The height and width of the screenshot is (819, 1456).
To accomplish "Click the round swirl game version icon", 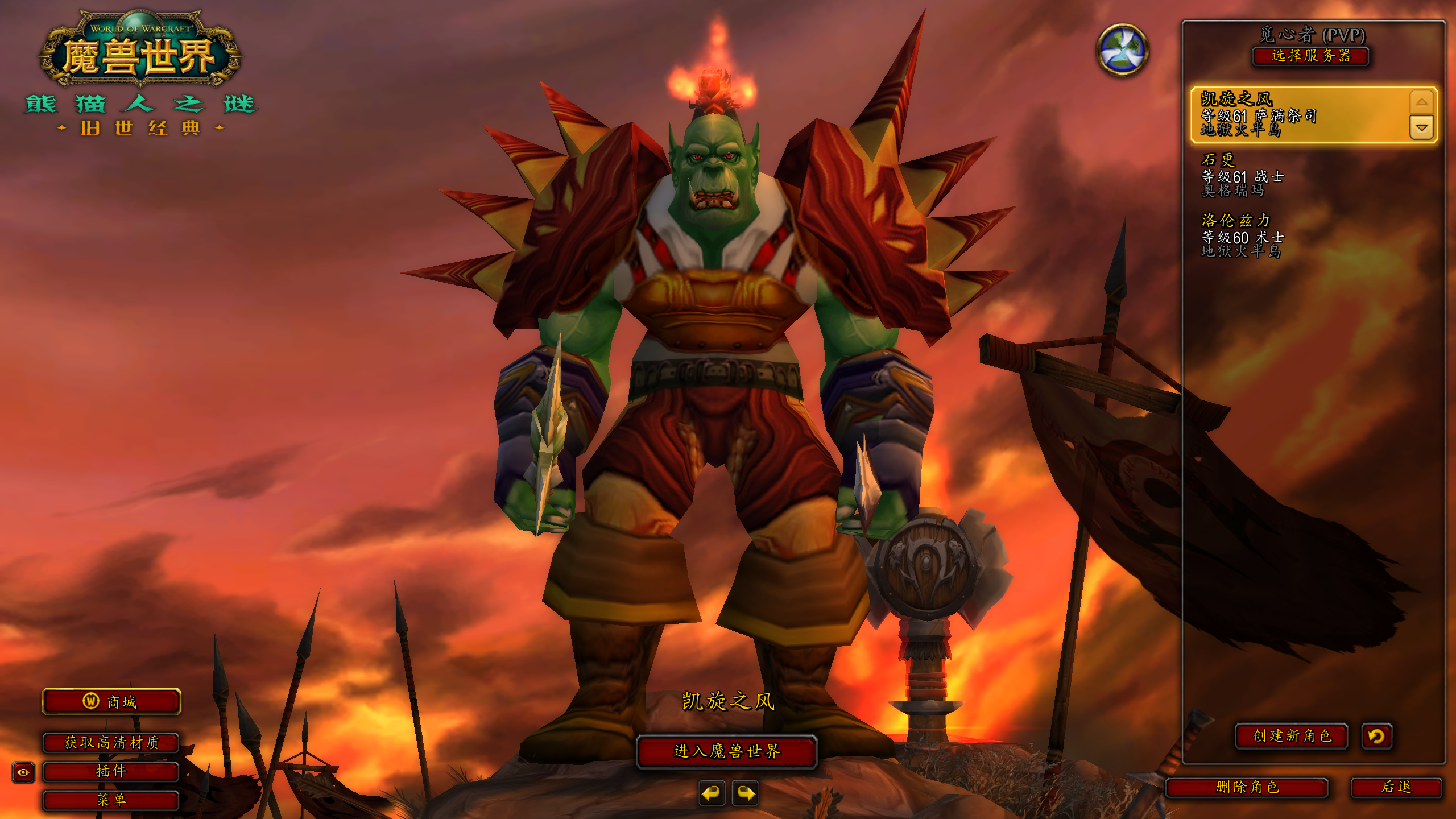I will (1122, 50).
